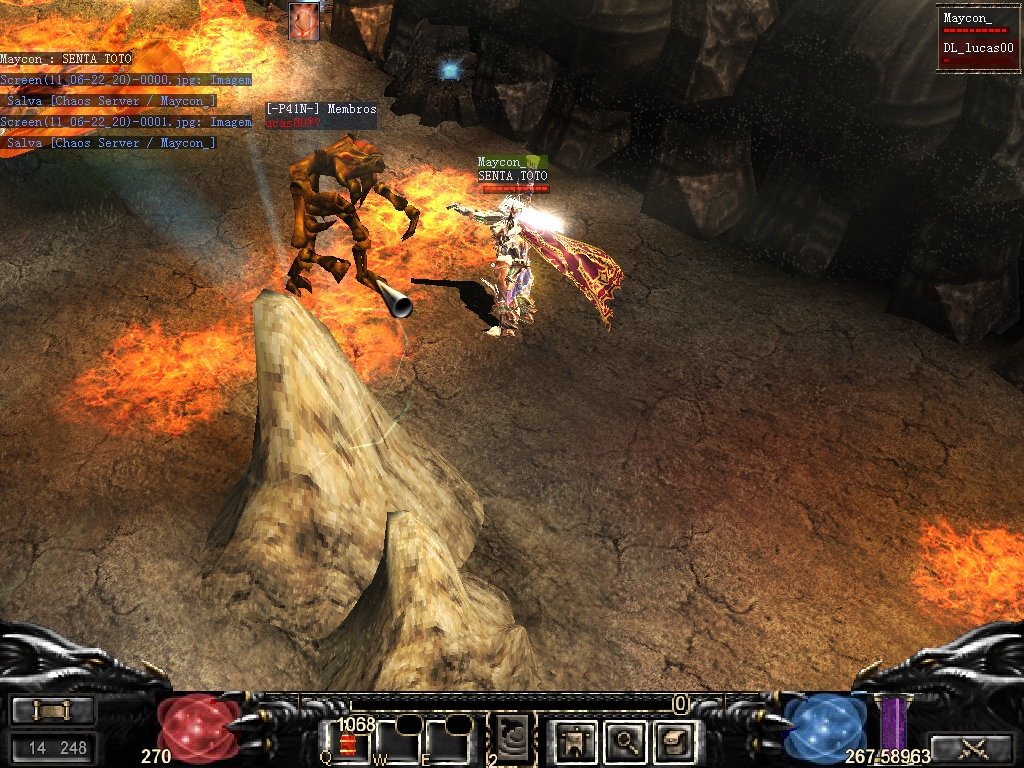Click the active buff icon at top

point(304,21)
